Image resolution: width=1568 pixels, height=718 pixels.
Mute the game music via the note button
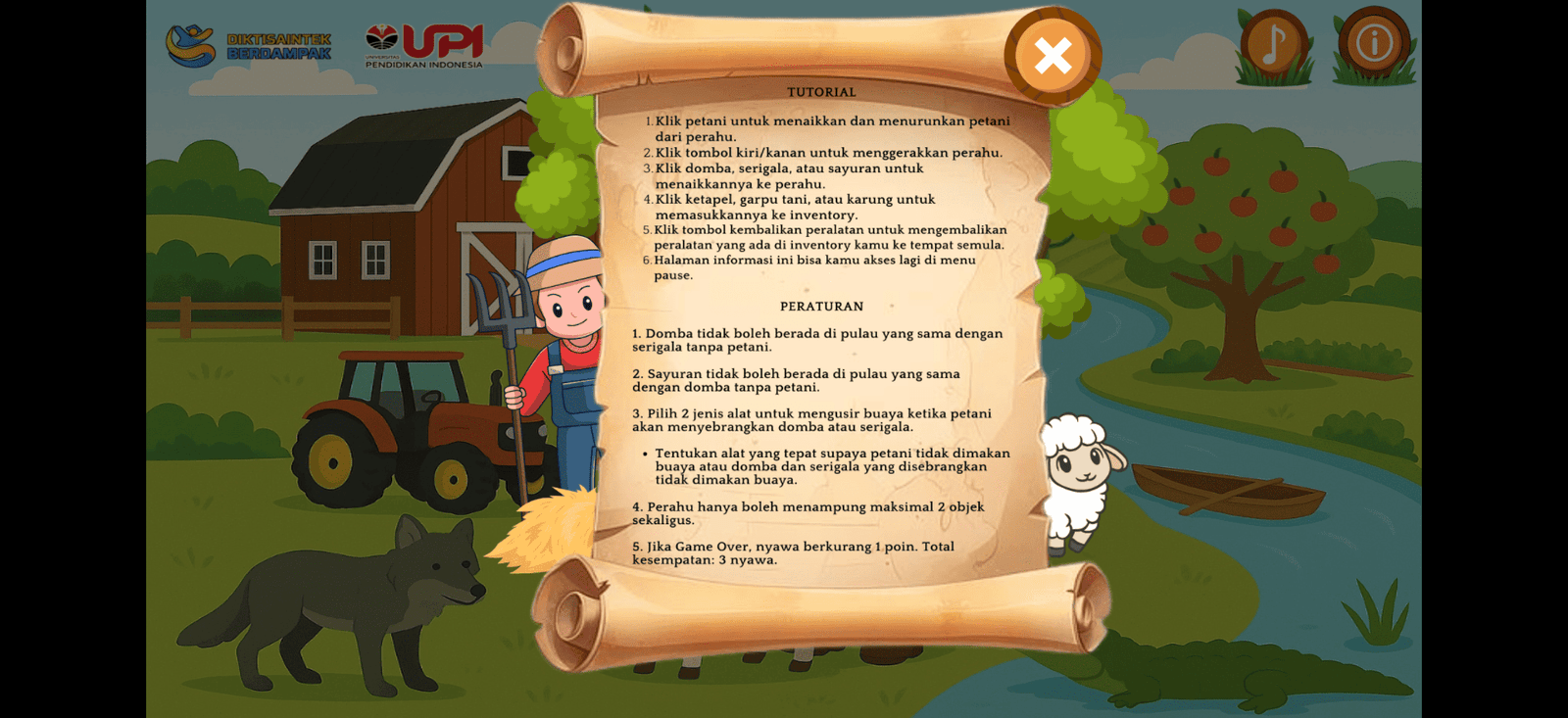point(1274,41)
